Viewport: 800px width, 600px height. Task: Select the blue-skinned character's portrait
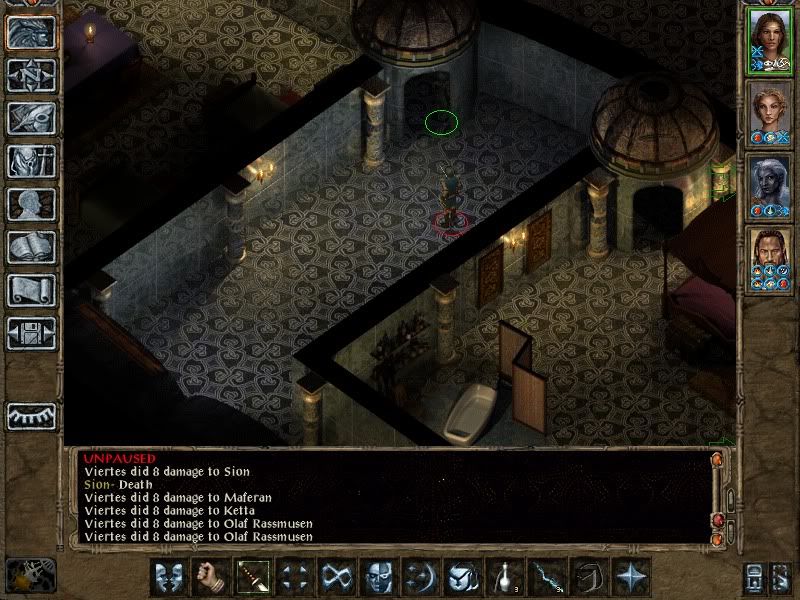coord(769,183)
